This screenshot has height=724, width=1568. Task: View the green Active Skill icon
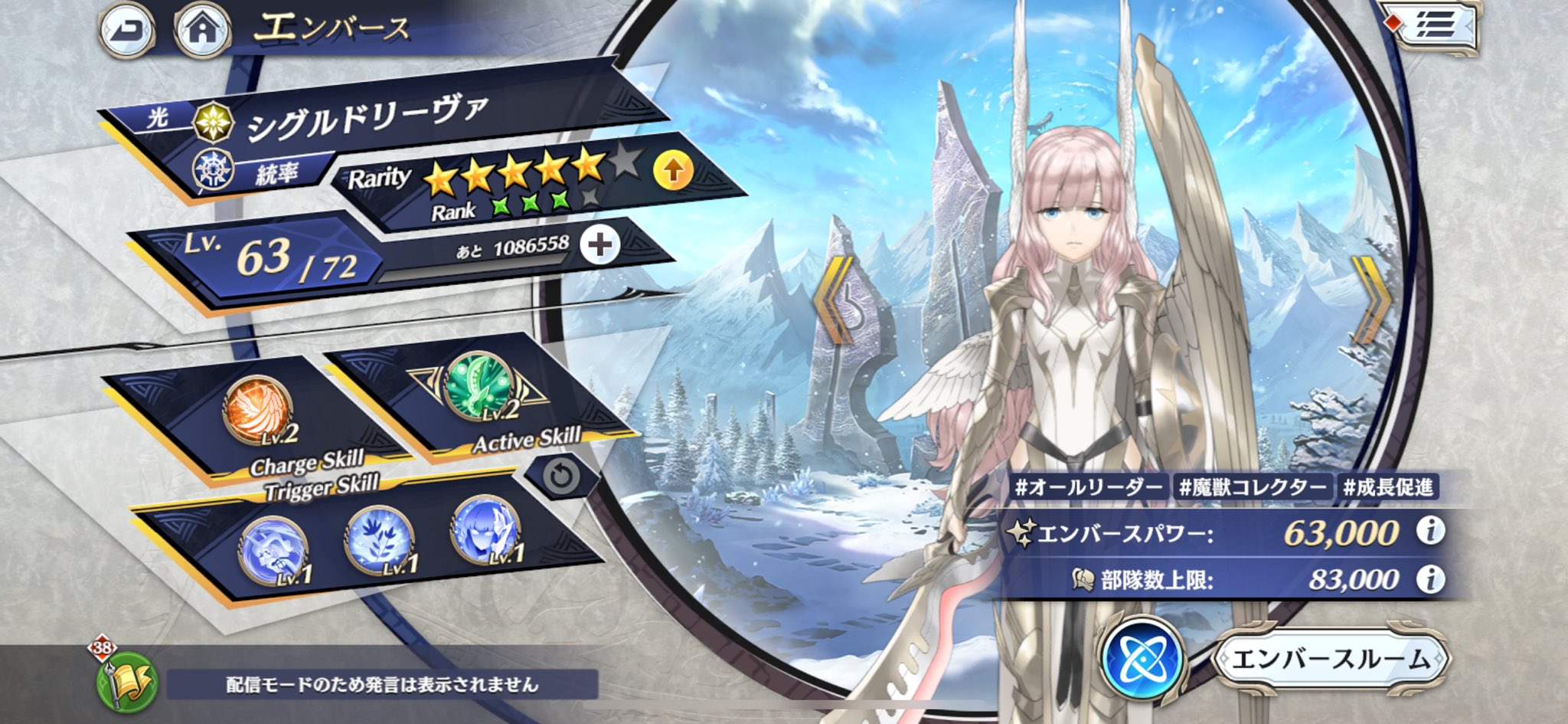[x=479, y=385]
